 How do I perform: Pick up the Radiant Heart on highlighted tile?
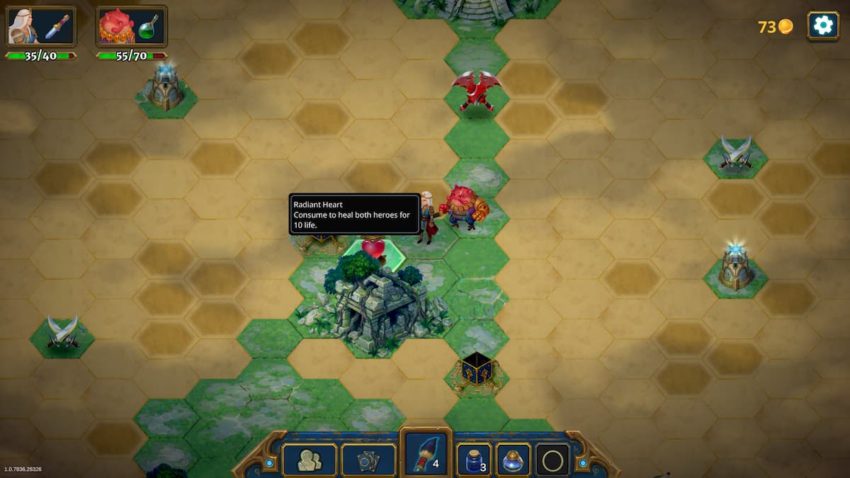click(372, 250)
